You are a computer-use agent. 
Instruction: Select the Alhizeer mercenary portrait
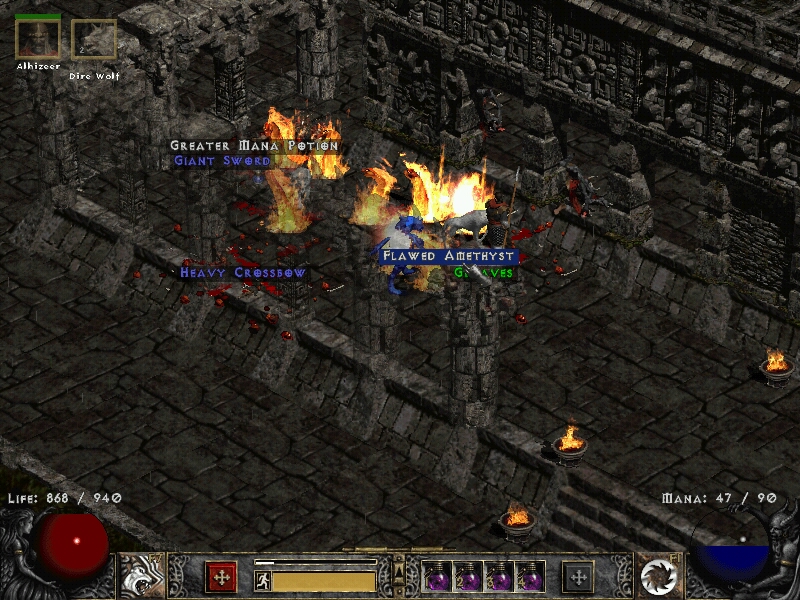click(x=38, y=38)
